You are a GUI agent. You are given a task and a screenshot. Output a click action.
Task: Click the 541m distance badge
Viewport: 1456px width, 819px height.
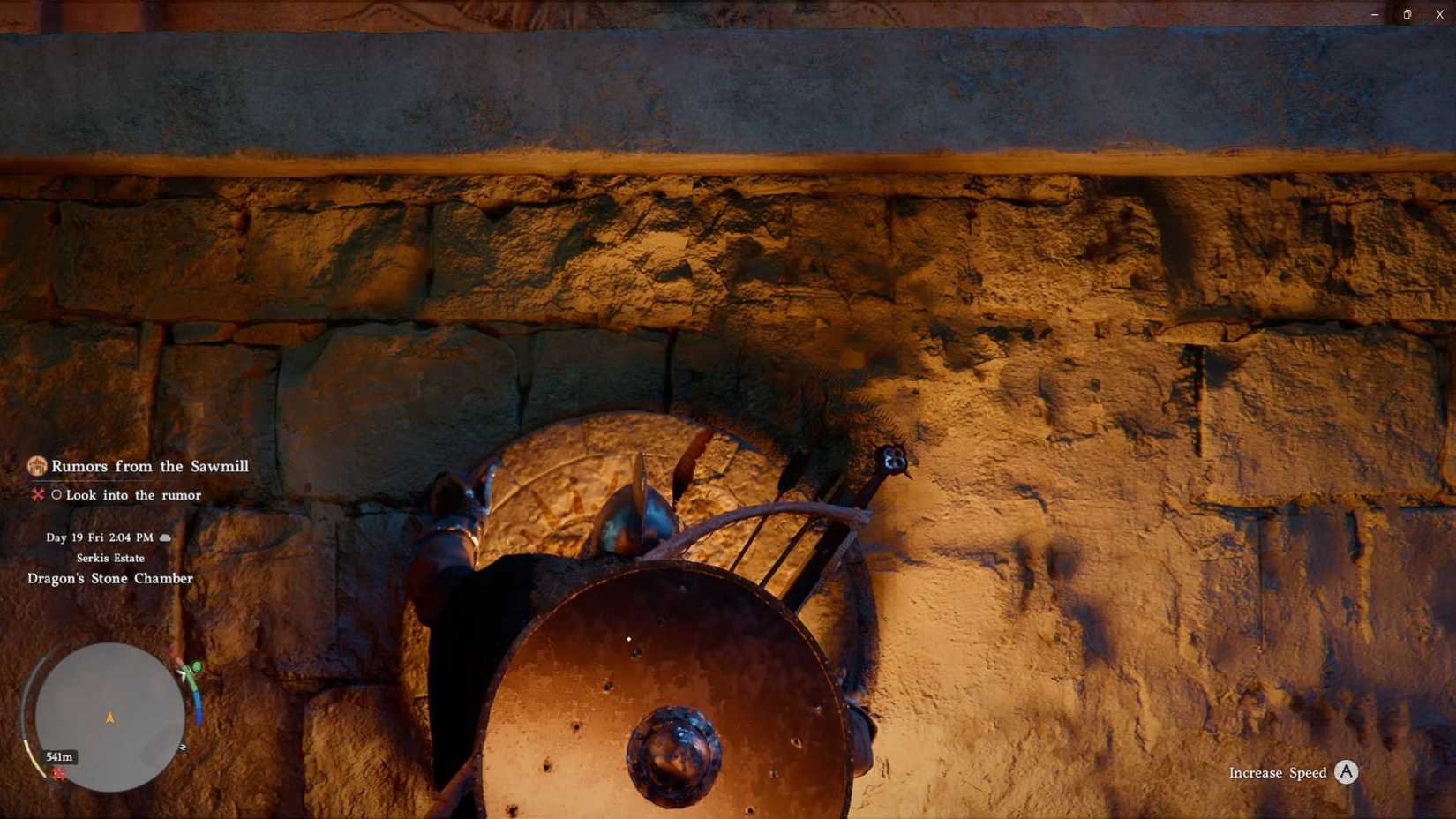tap(58, 756)
